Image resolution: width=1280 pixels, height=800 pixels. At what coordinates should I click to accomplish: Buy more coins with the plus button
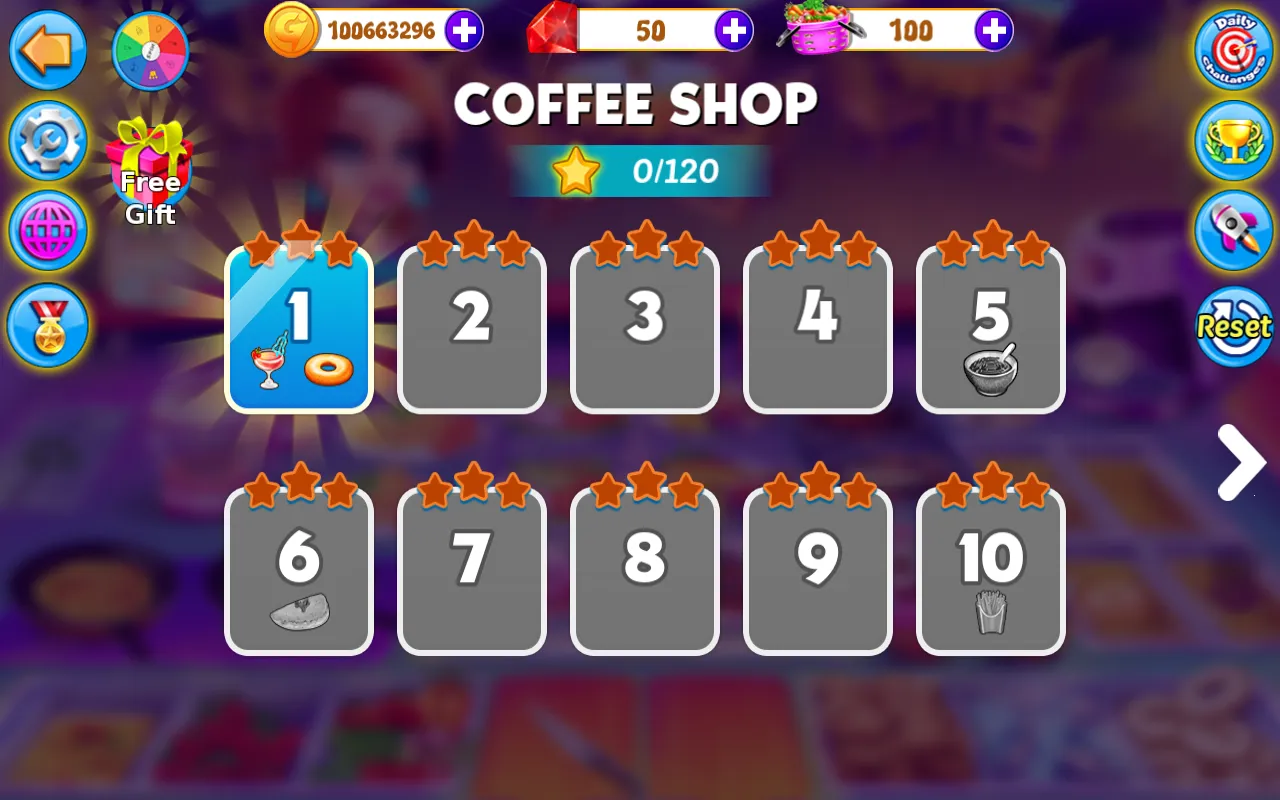[x=461, y=31]
